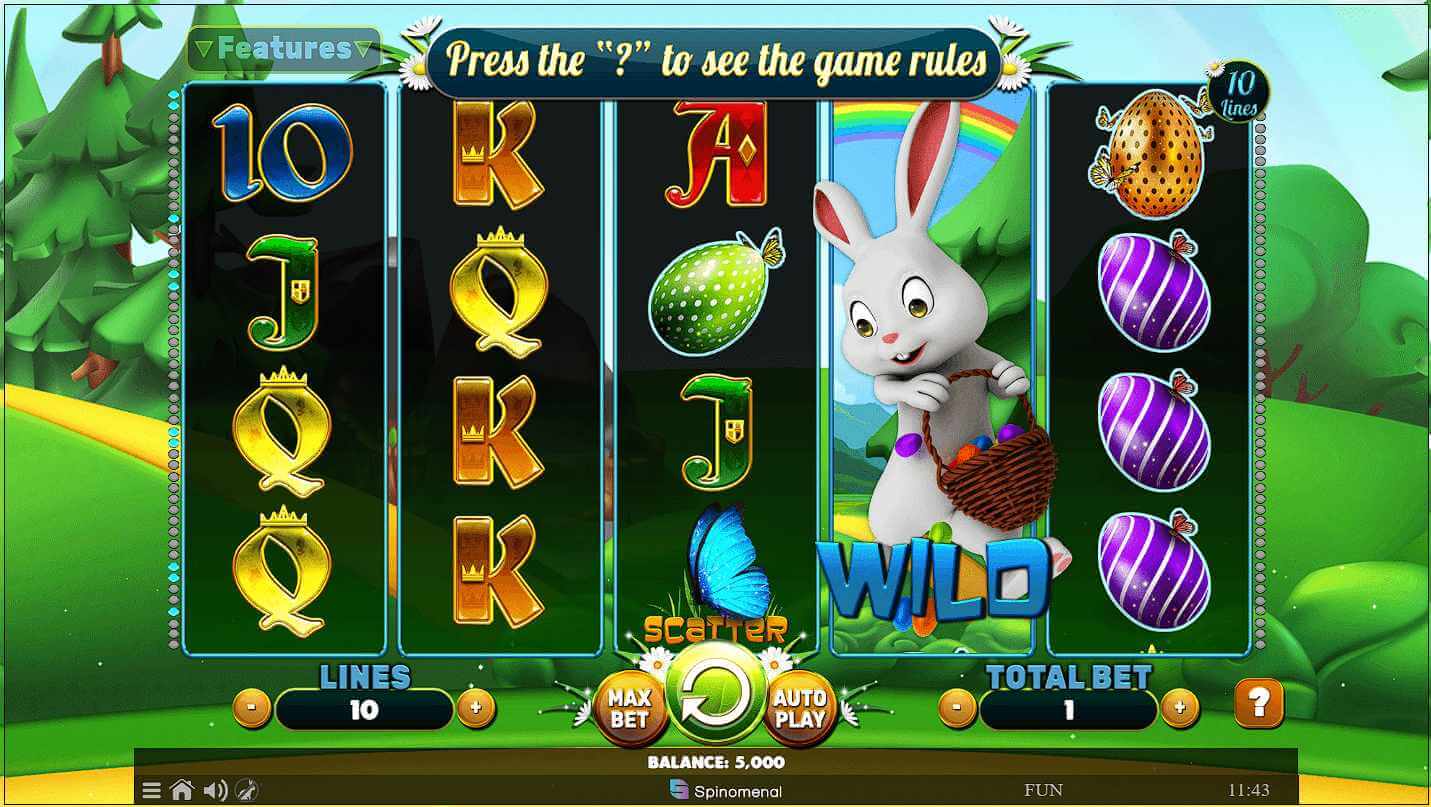Mute the game sound with the speaker icon
The height and width of the screenshot is (807, 1431).
click(x=213, y=789)
